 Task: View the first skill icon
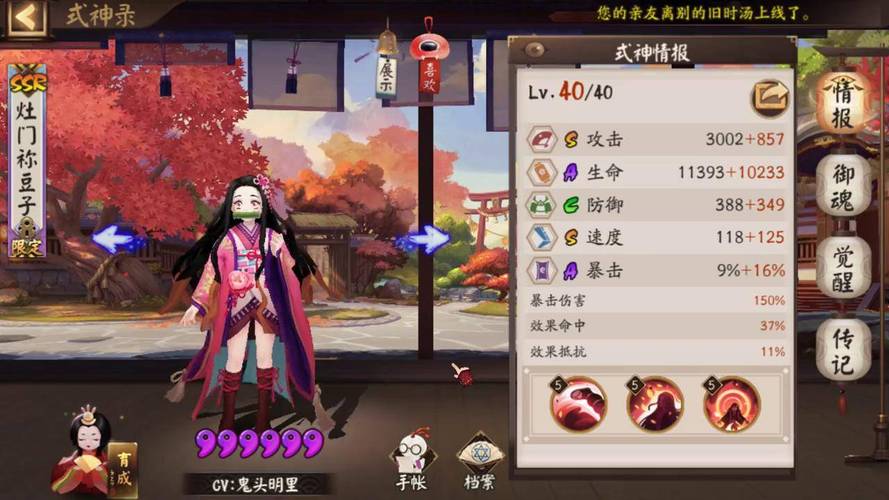coord(578,404)
